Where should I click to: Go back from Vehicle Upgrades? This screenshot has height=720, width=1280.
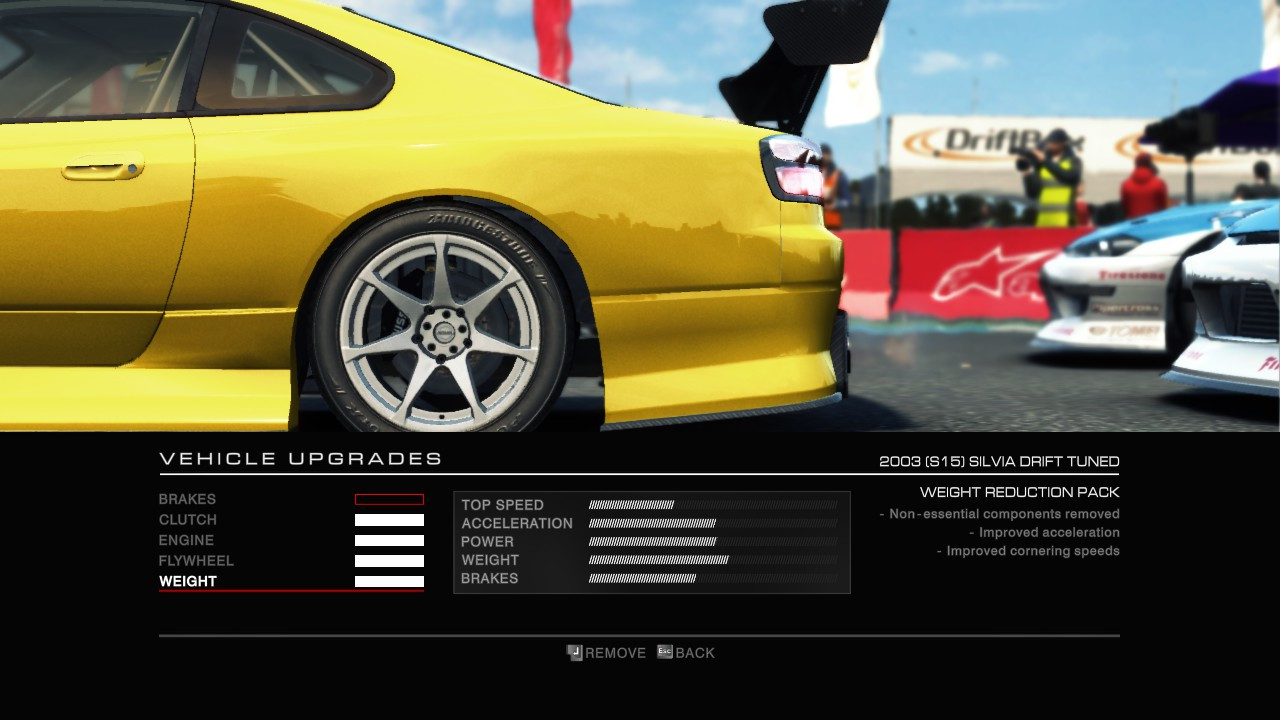pyautogui.click(x=686, y=653)
